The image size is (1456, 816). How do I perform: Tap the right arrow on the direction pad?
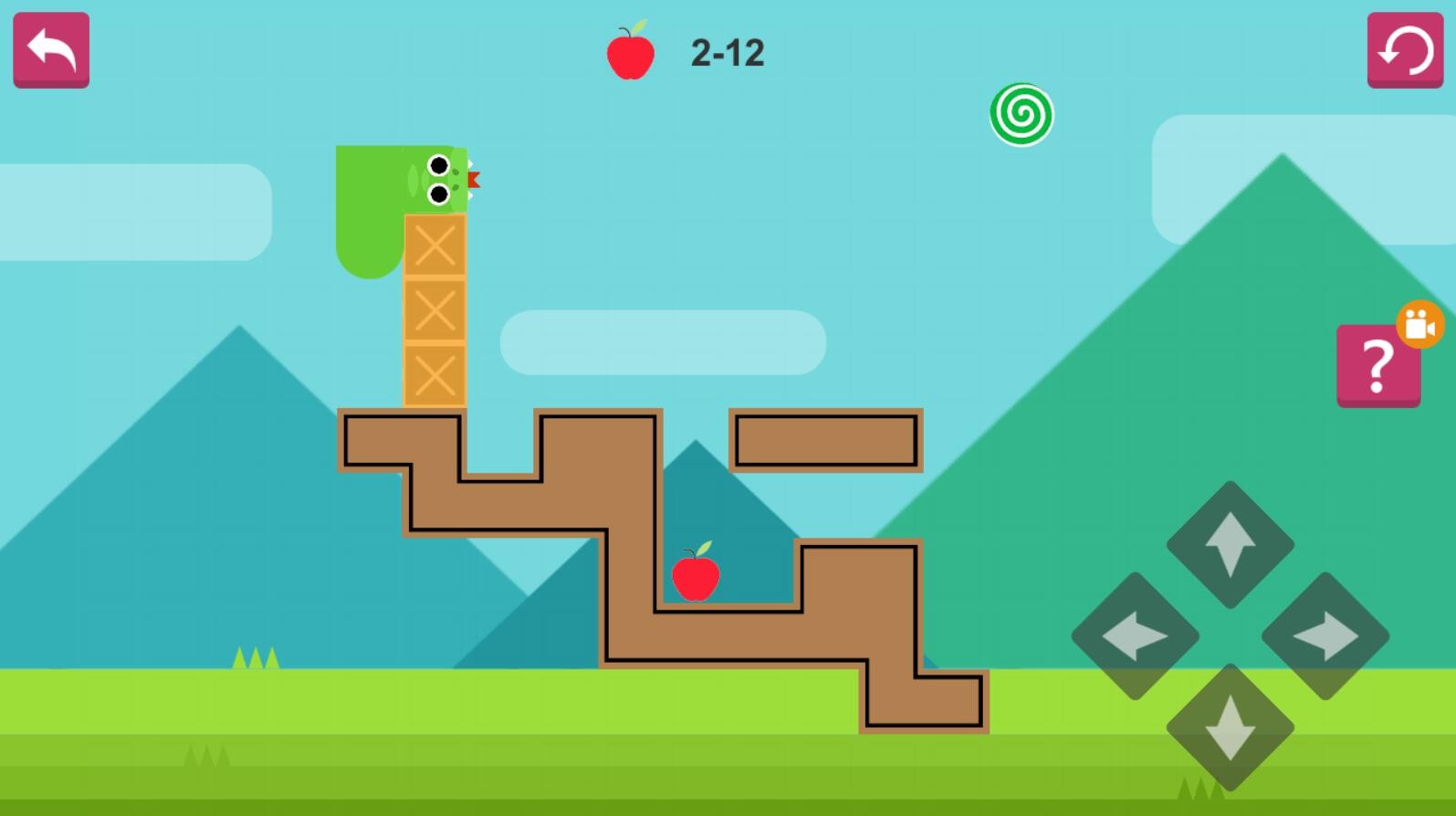click(x=1325, y=636)
